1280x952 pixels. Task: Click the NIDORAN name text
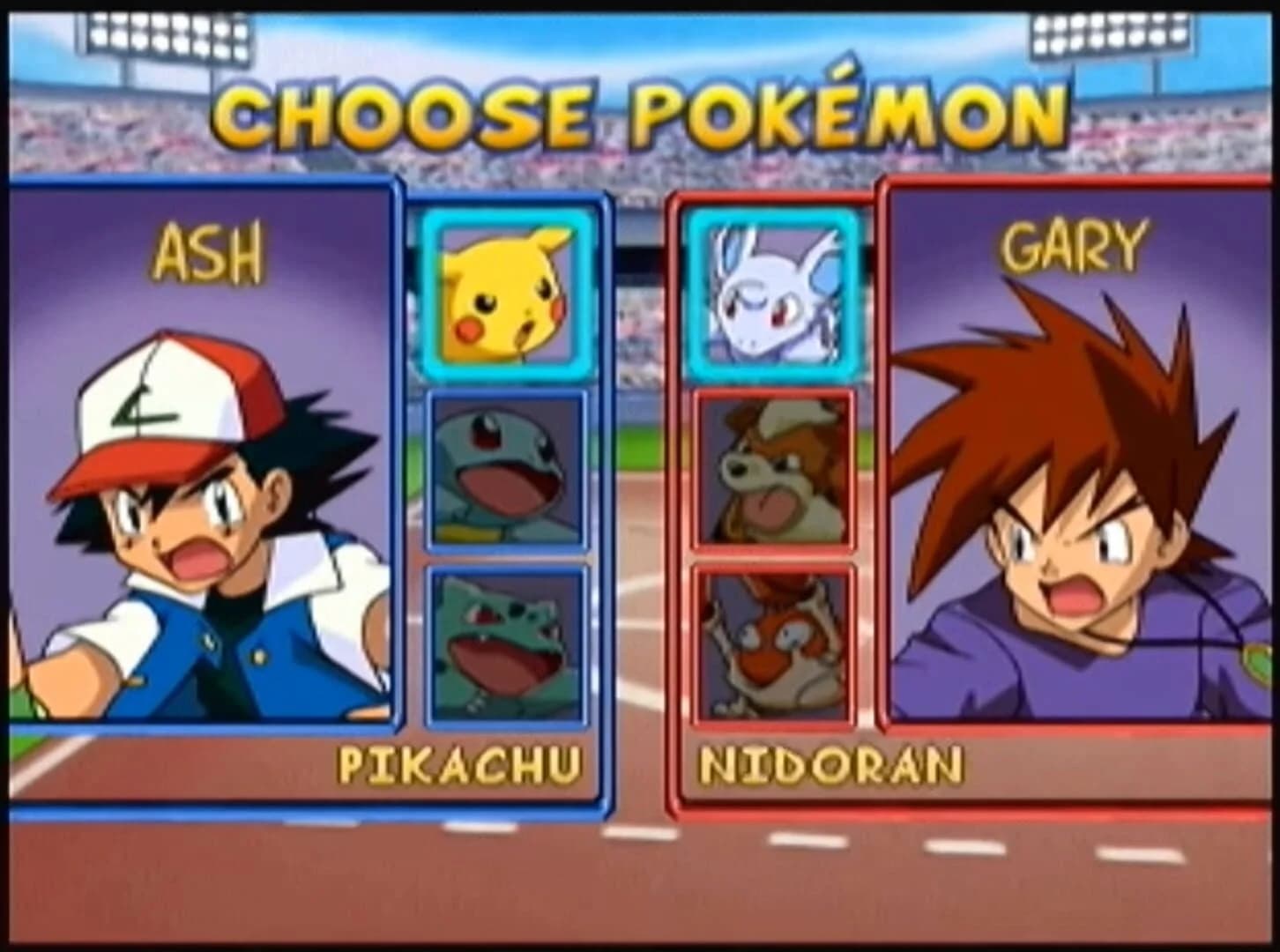(833, 766)
